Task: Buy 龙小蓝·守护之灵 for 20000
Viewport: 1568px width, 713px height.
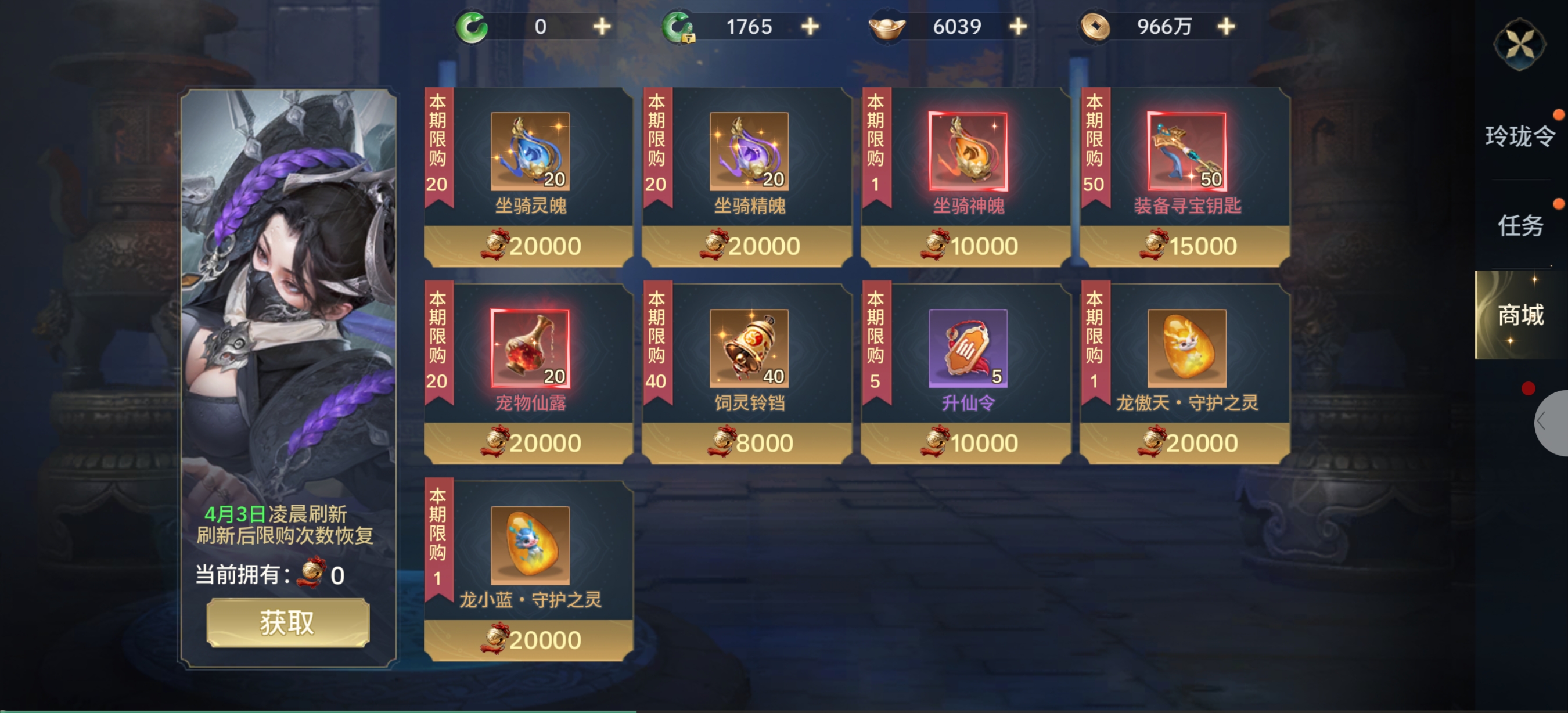Action: pyautogui.click(x=529, y=639)
